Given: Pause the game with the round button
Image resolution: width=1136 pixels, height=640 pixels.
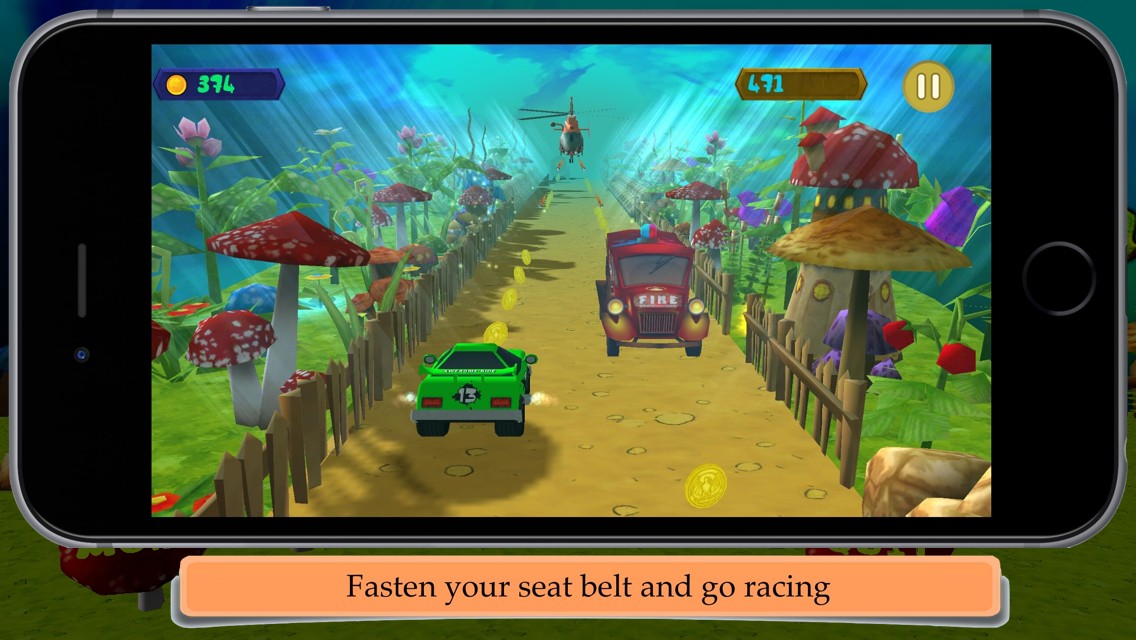Looking at the screenshot, I should click(x=928, y=87).
